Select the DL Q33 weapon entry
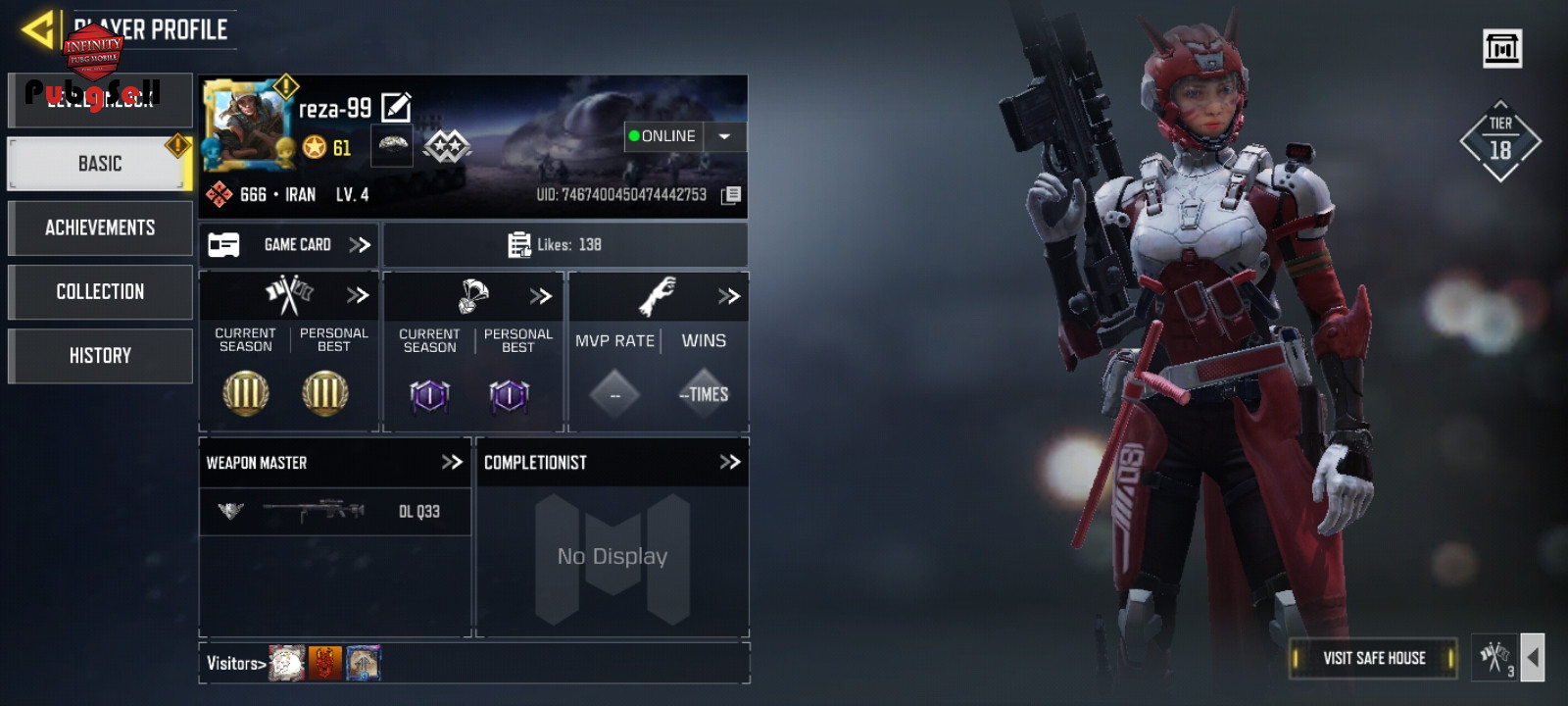This screenshot has width=1568, height=706. click(x=334, y=511)
